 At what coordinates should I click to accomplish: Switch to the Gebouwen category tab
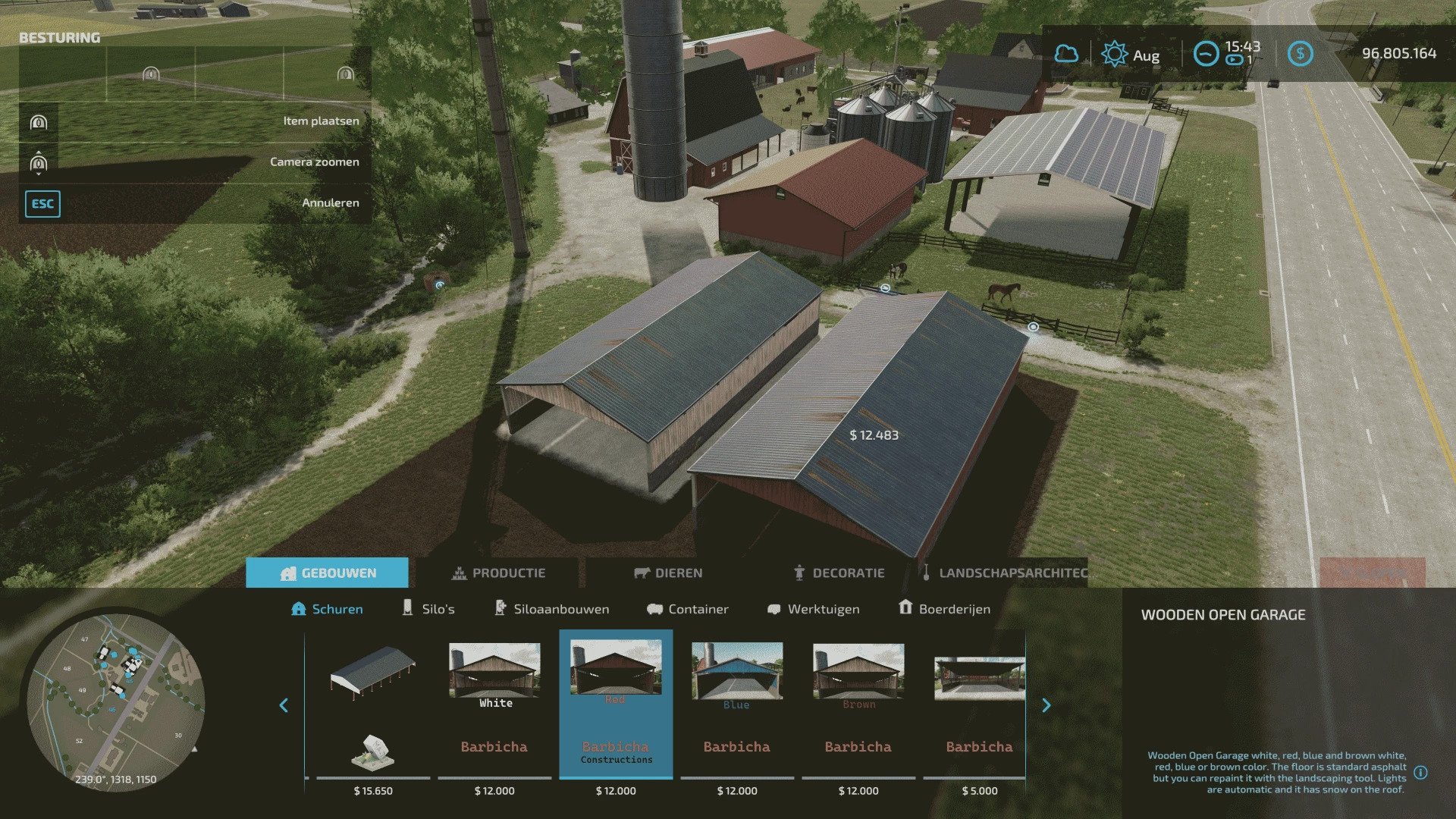pos(328,573)
